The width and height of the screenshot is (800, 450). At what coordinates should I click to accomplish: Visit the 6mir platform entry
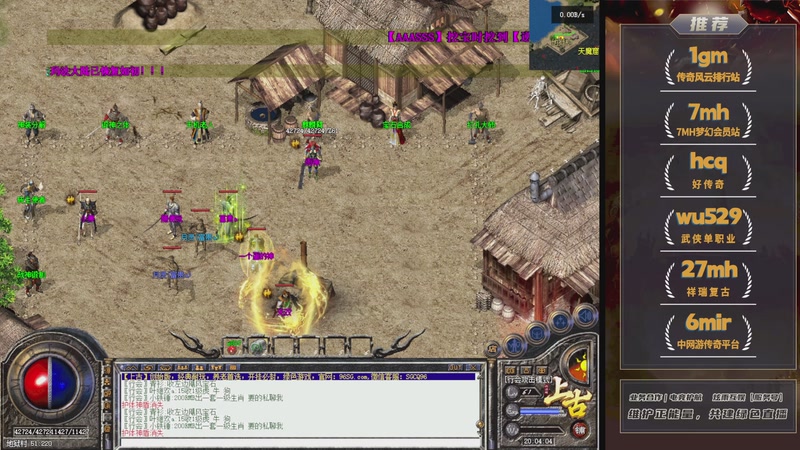click(709, 329)
